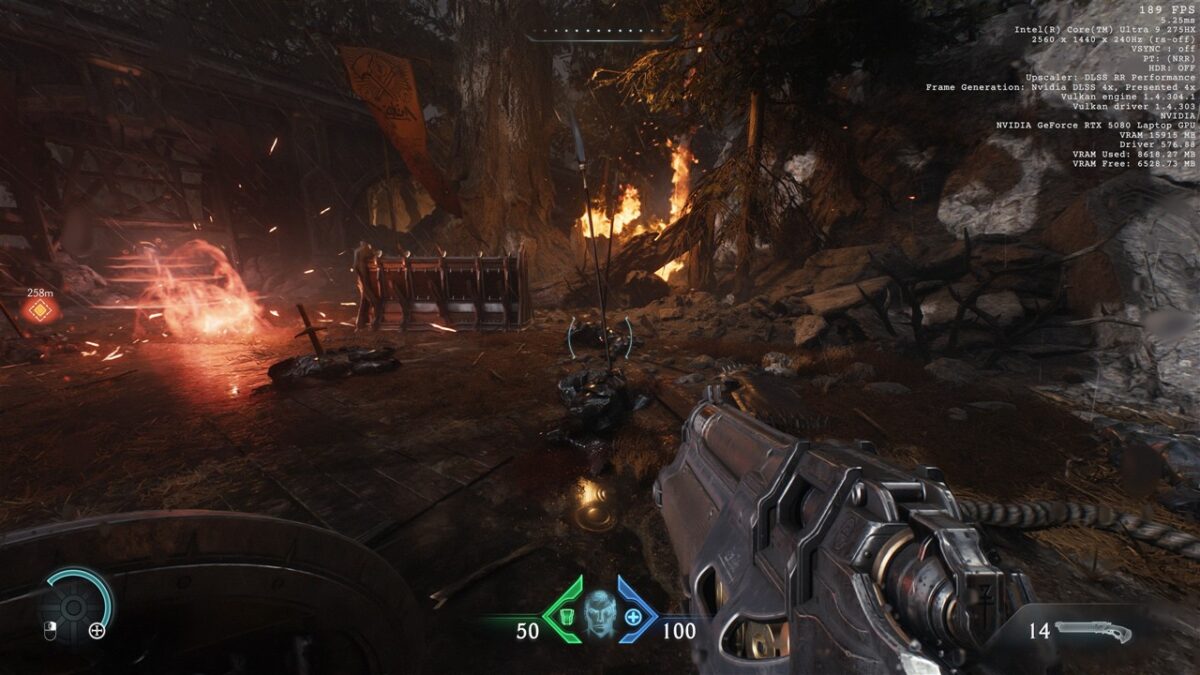
Task: Select the orange 258m objective marker
Action: 40,310
